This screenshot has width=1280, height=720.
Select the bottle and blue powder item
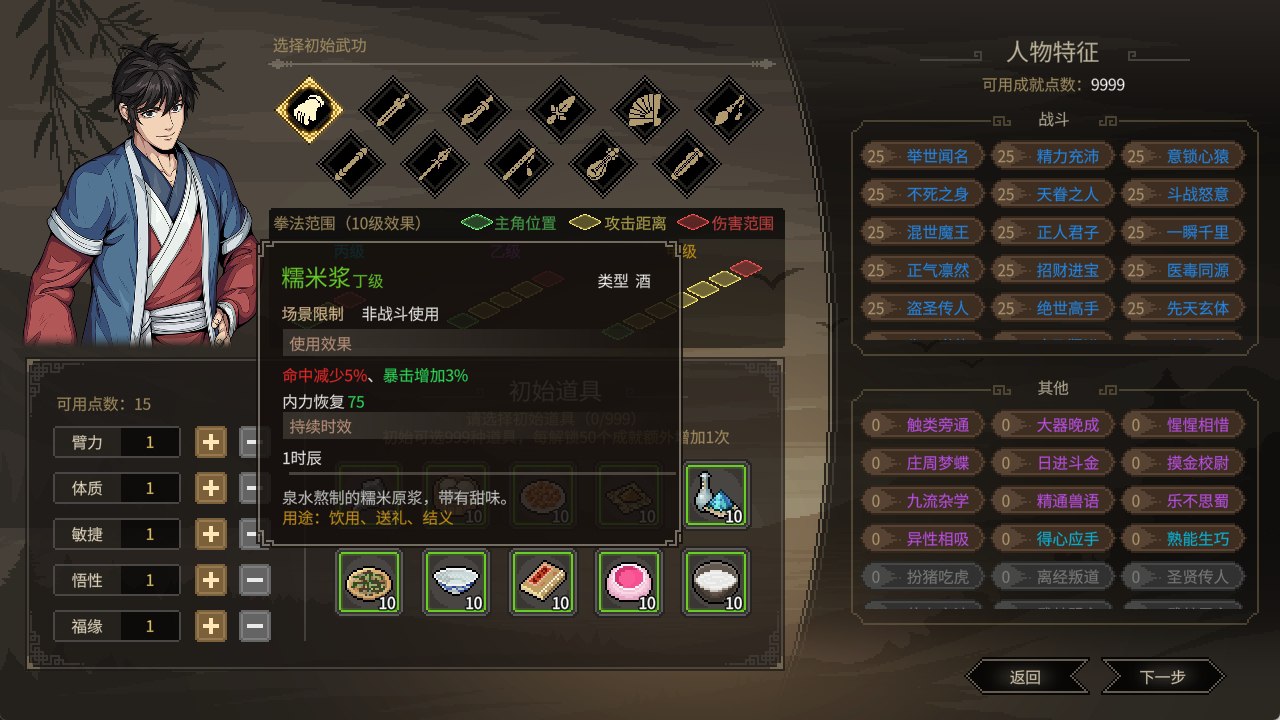point(715,495)
